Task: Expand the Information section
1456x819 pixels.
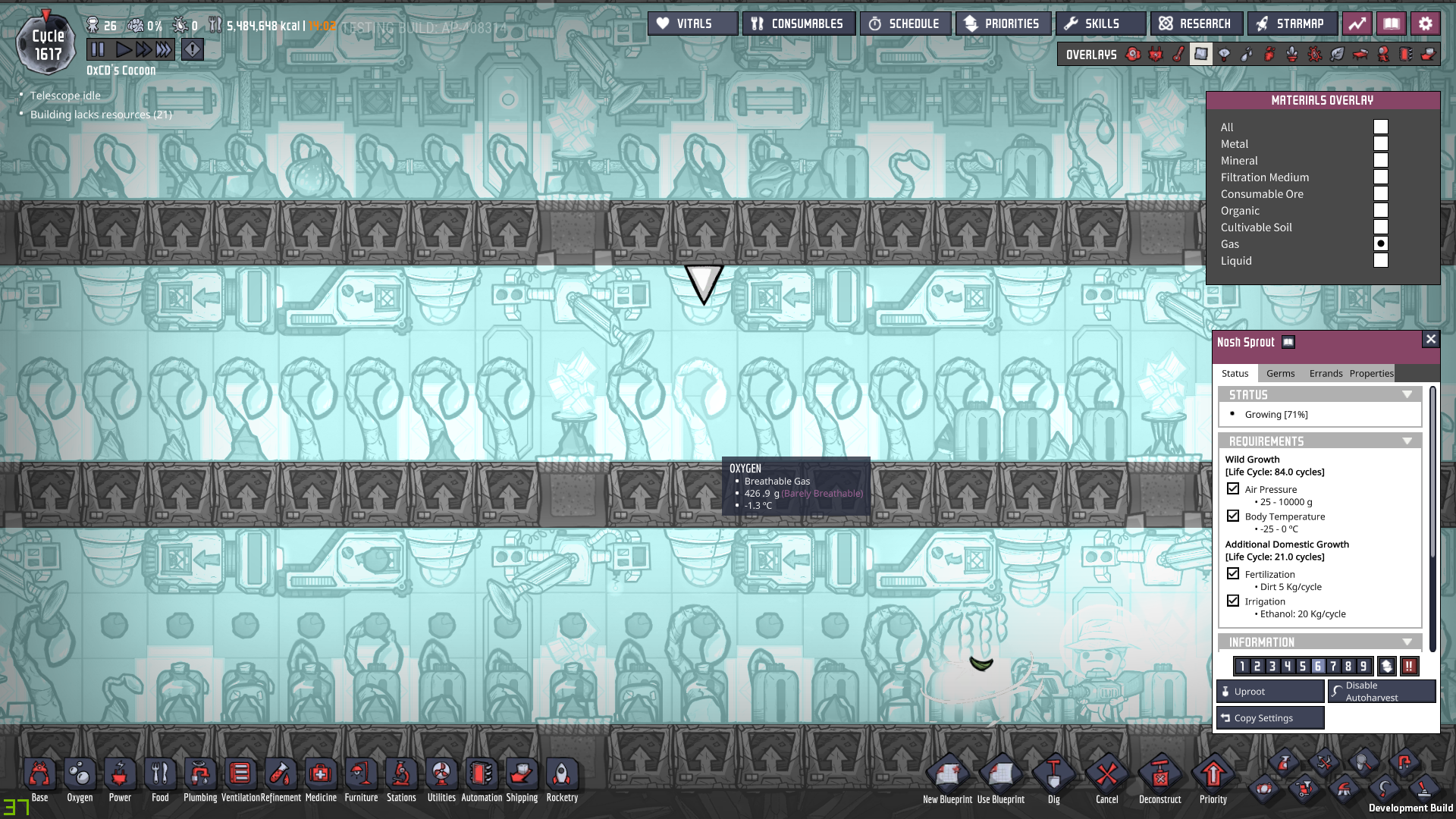Action: [1408, 642]
